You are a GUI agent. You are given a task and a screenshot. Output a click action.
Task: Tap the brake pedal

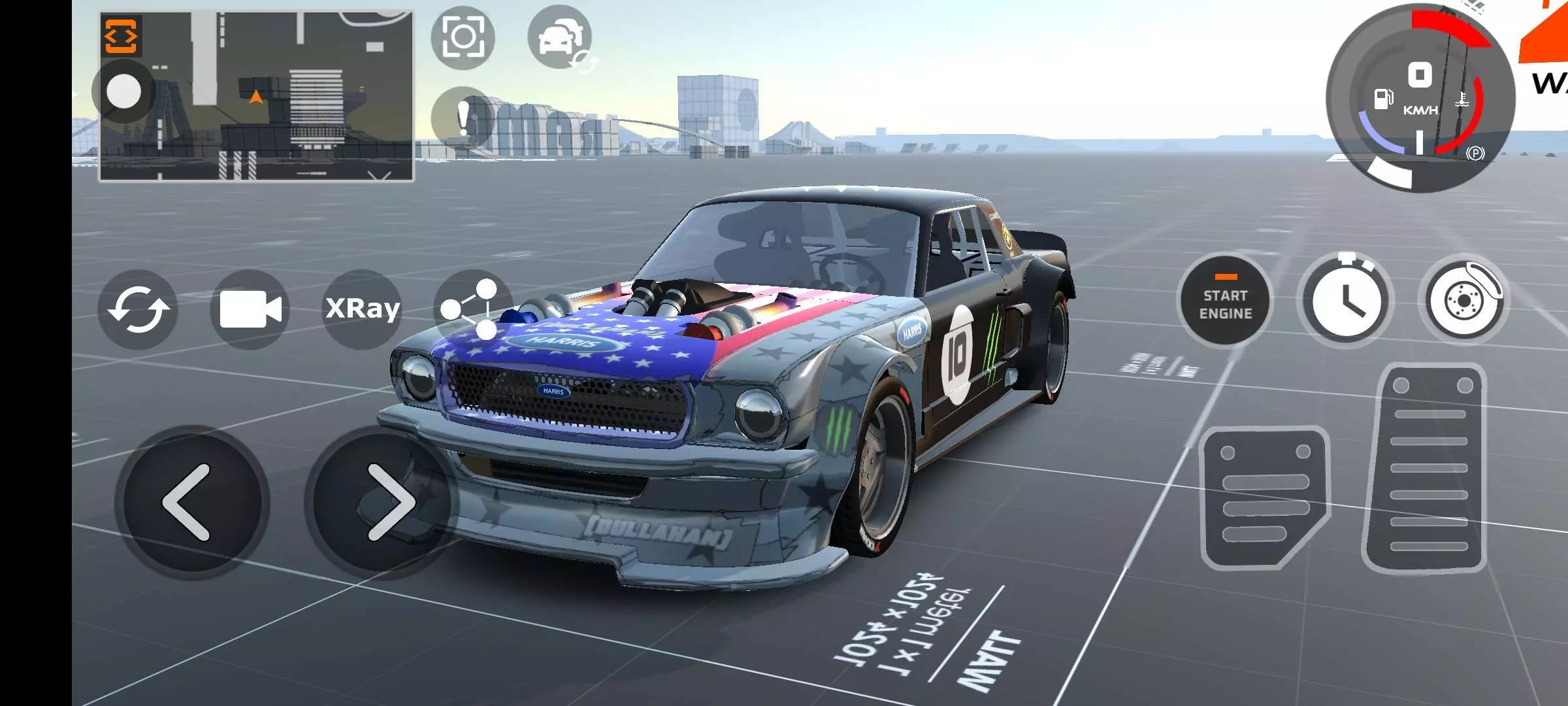1264,497
